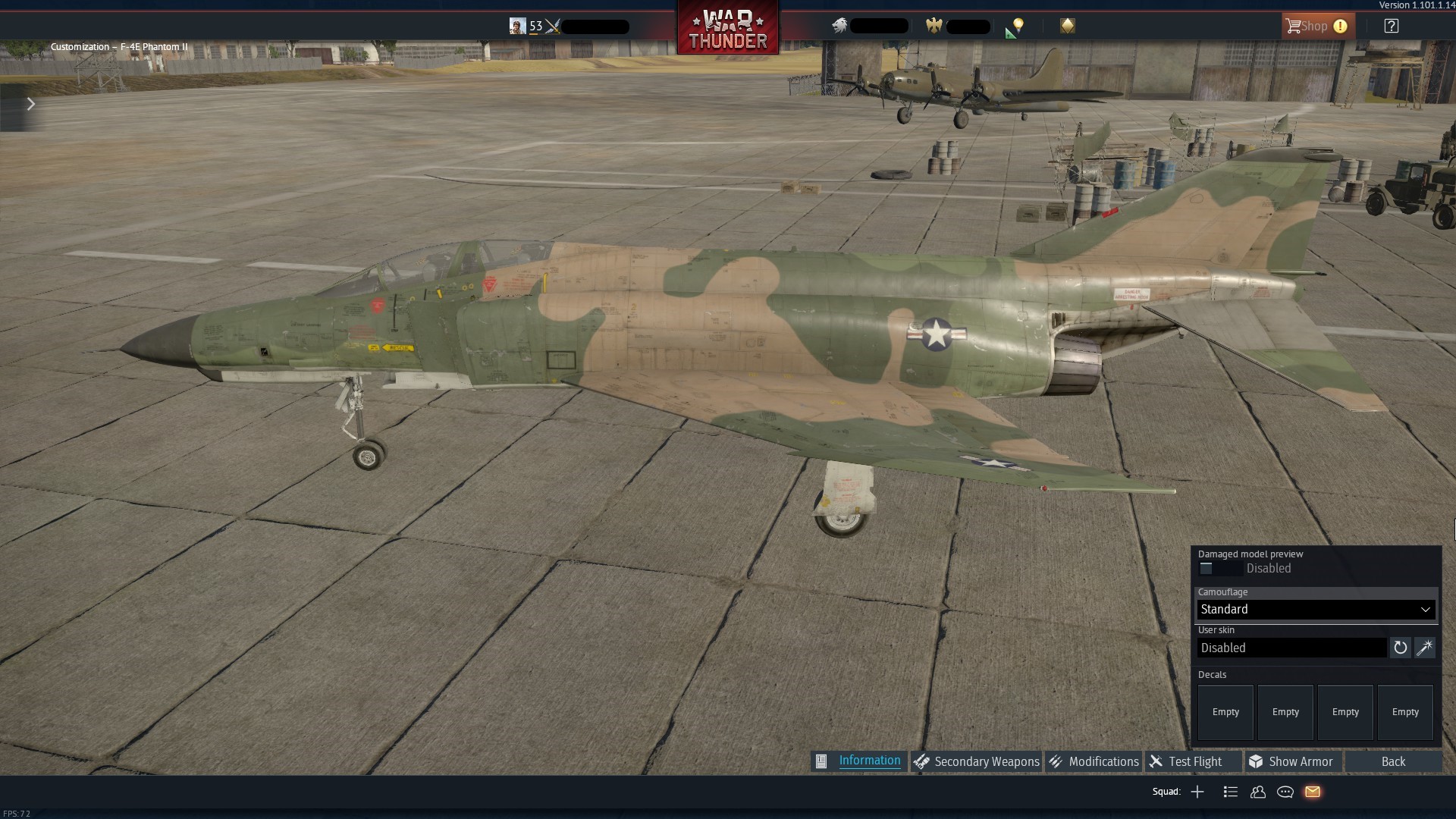The height and width of the screenshot is (819, 1456).
Task: Click the War Thunder logo
Action: click(727, 27)
